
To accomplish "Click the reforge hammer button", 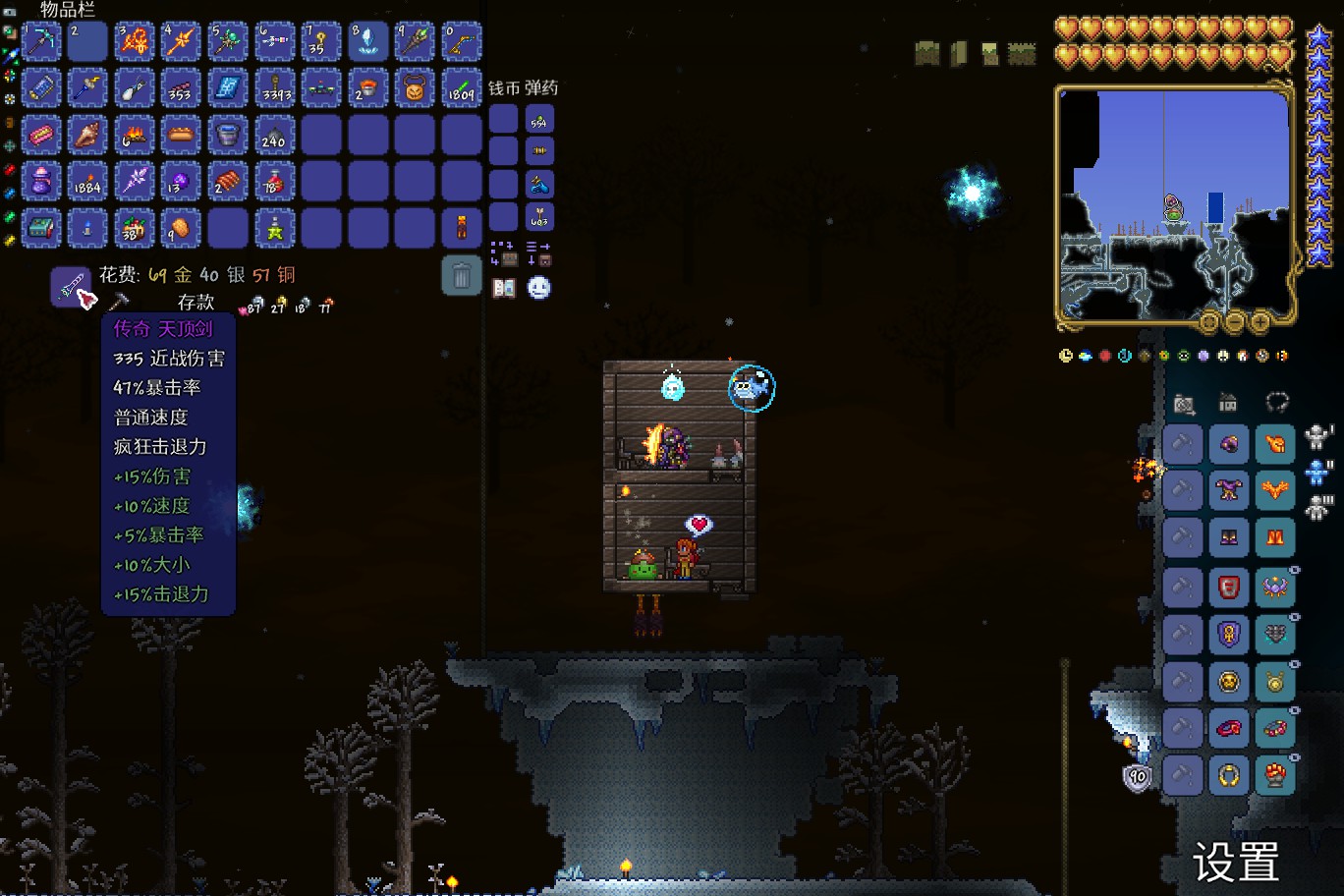I will [119, 302].
